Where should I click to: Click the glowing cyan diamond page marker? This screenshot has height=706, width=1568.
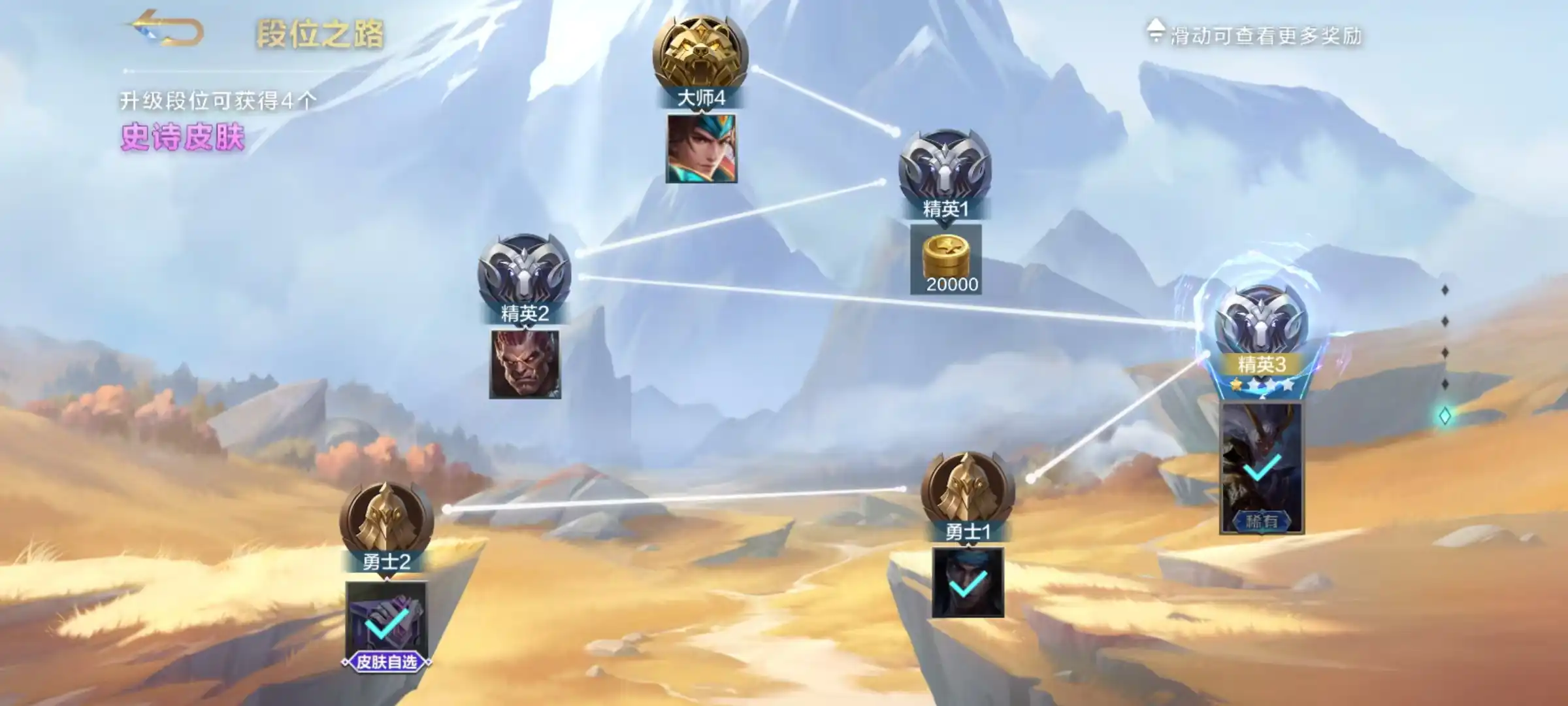click(1445, 416)
